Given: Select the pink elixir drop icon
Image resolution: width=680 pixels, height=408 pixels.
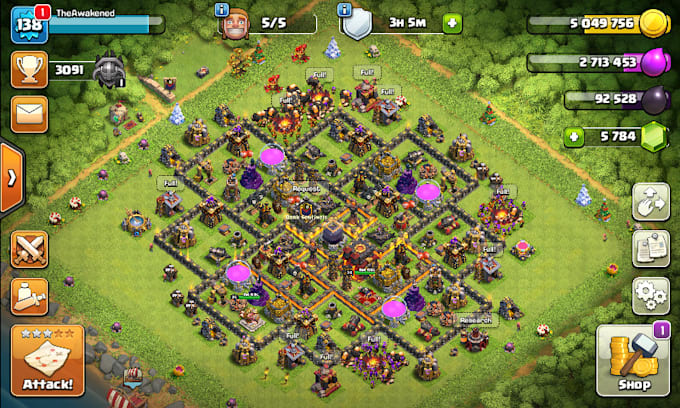Looking at the screenshot, I should pos(652,62).
